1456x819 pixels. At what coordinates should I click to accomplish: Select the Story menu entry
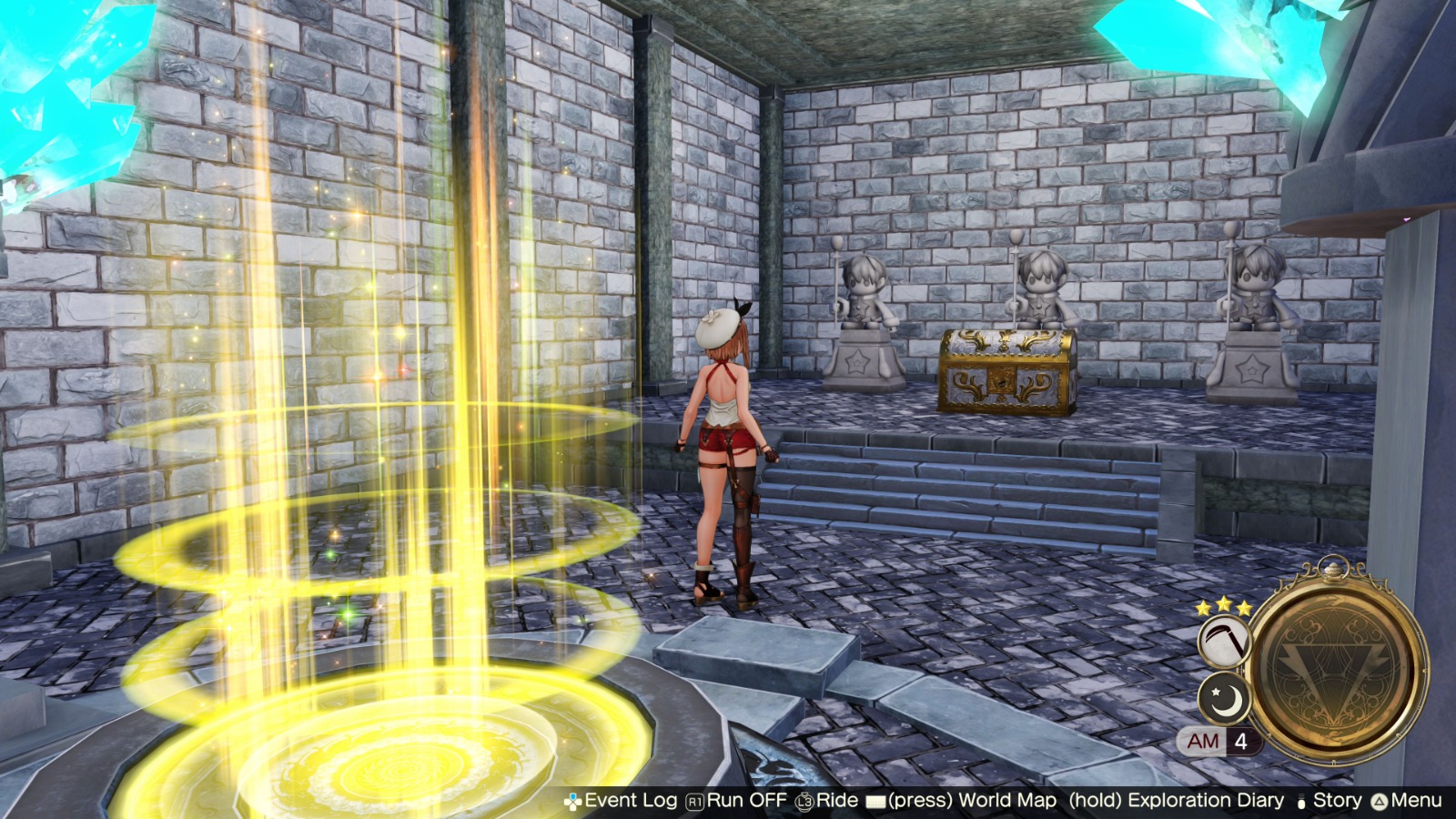point(1337,802)
